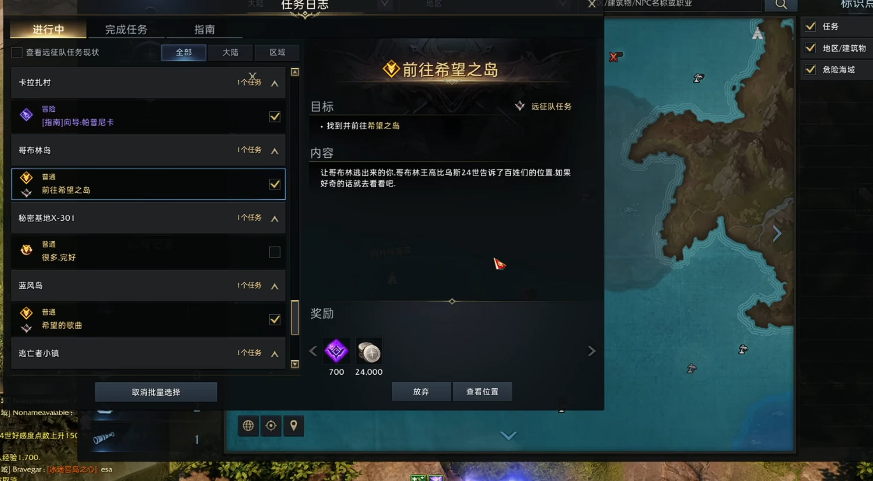Screen dimensions: 873x481
Task: Select the 进行中 tab
Action: 48,30
